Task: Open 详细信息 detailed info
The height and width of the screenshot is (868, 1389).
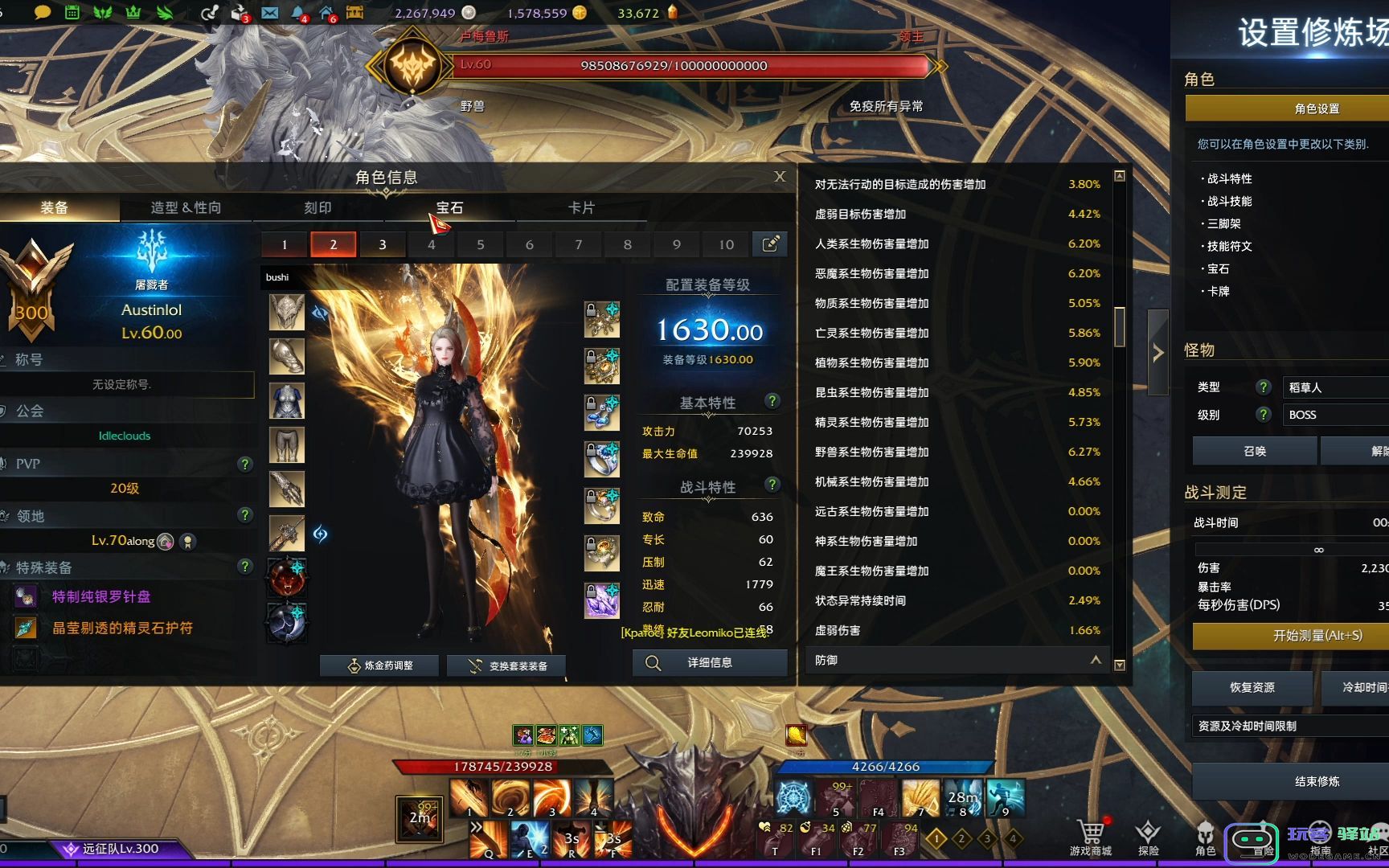Action: (709, 663)
